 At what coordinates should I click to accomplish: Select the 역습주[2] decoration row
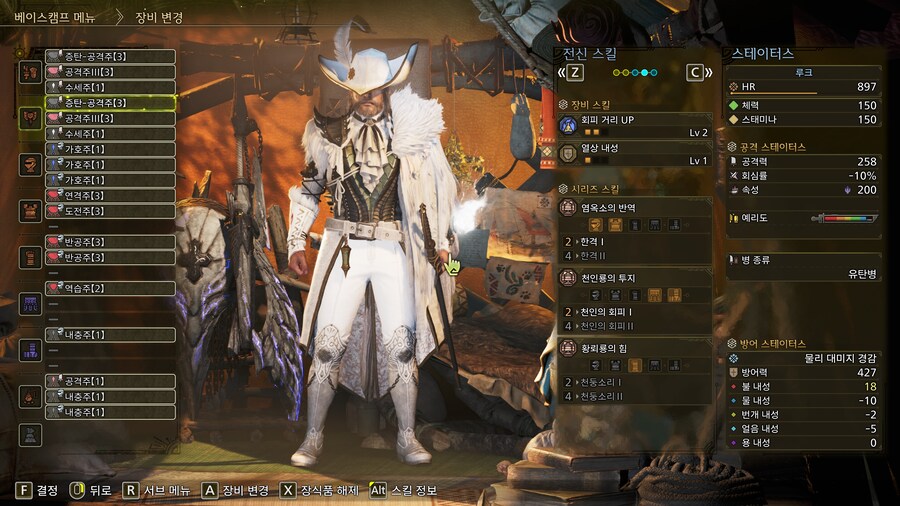click(x=109, y=288)
